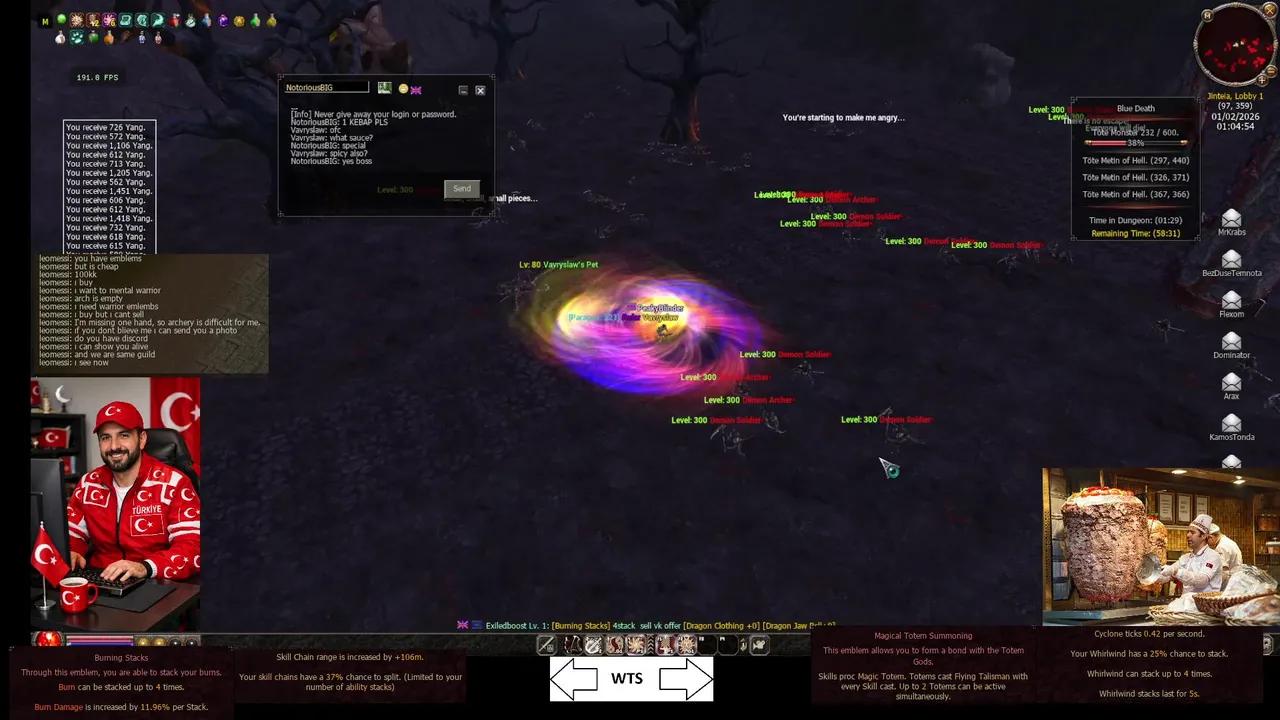Open the message envelope beside KamosTonda
Viewport: 1280px width, 720px height.
[1232, 420]
